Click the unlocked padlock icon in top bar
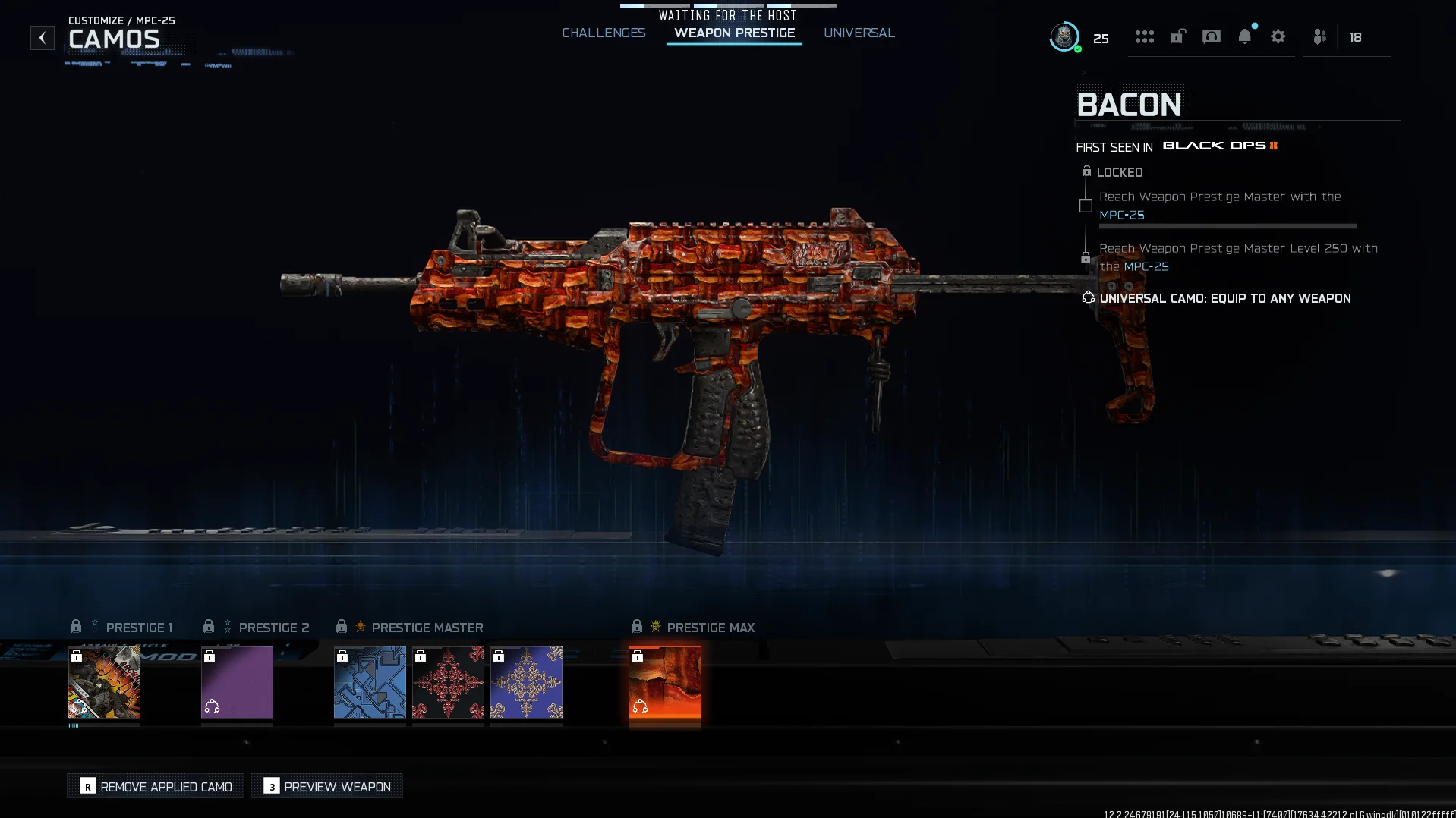Screen dimensions: 1456x818 [x=1178, y=36]
